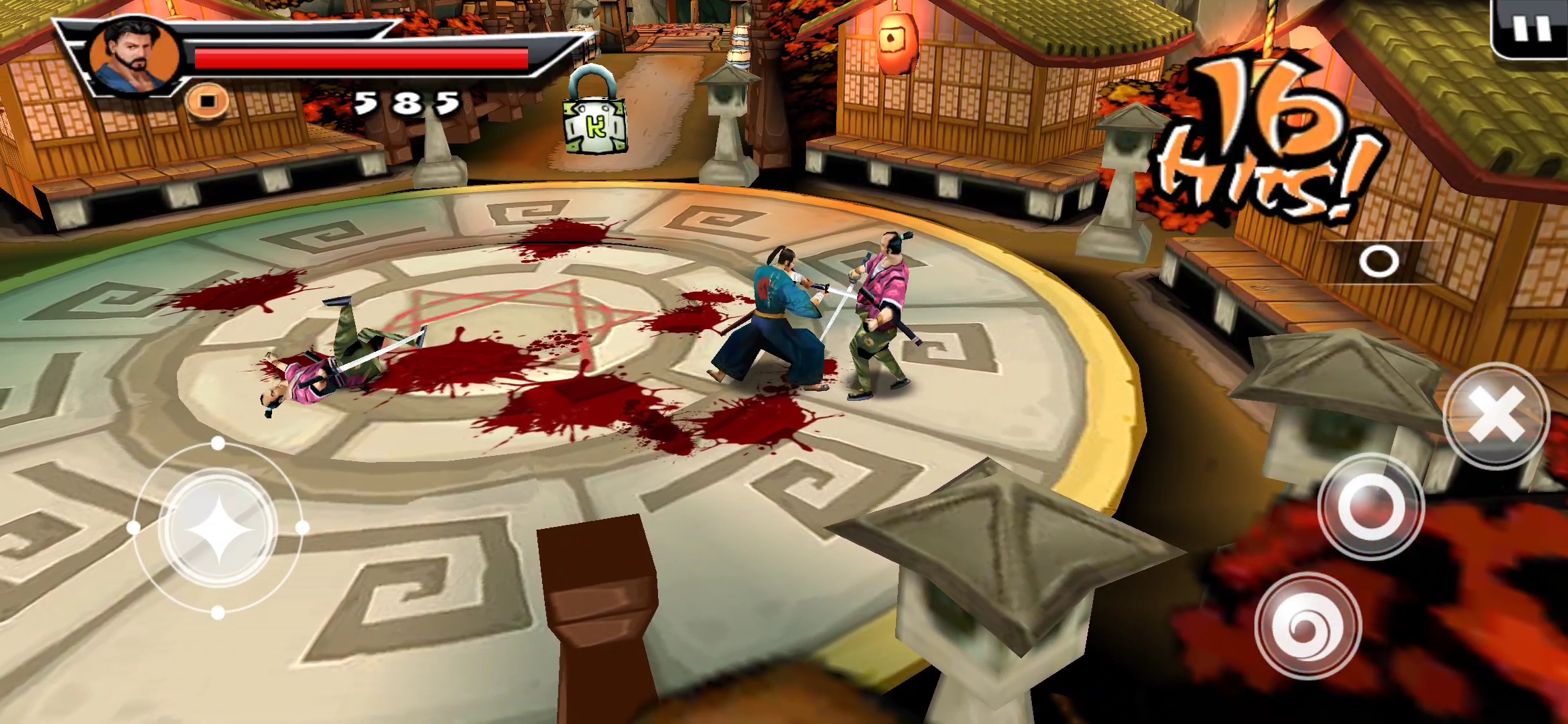Tap the circle attack button

1370,507
